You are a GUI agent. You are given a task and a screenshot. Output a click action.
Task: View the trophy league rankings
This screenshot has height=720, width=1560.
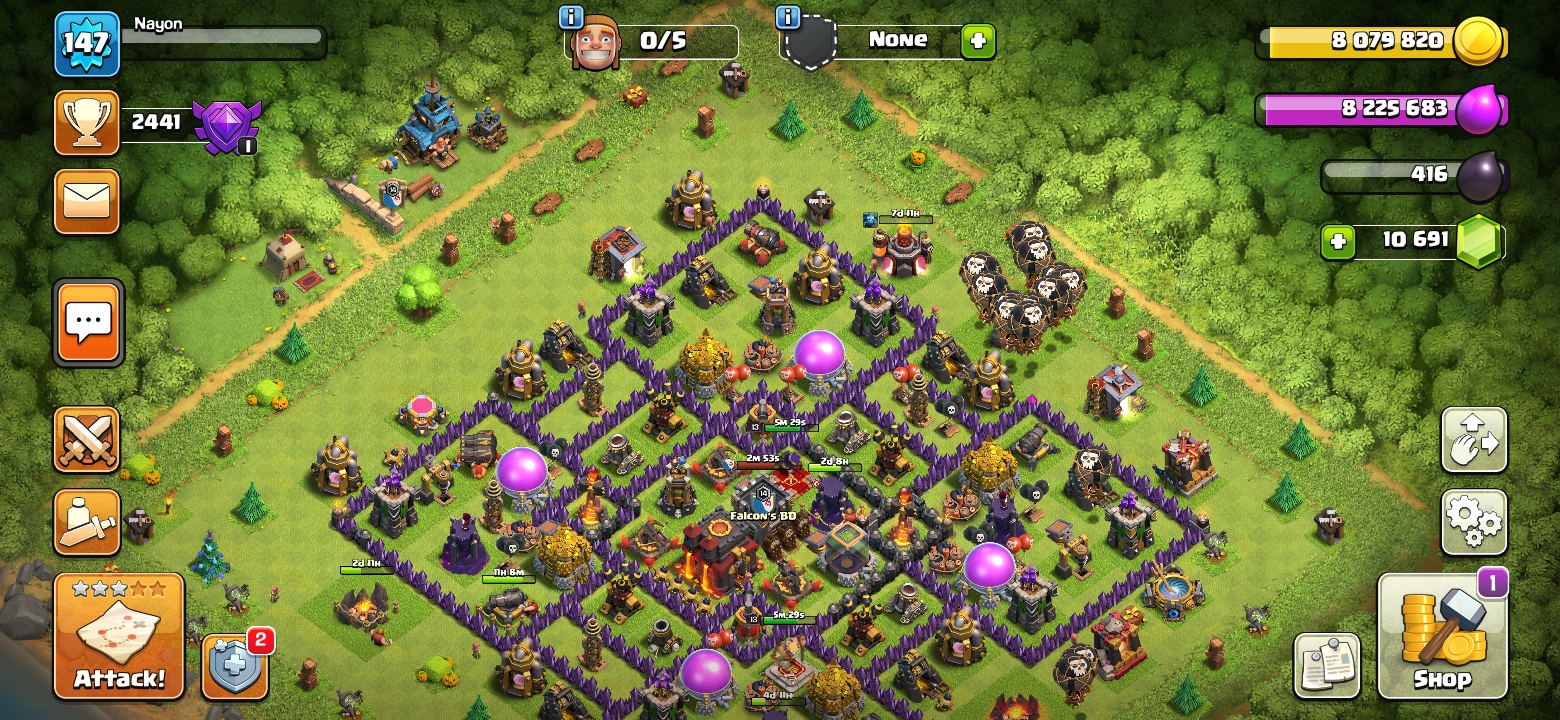(87, 123)
